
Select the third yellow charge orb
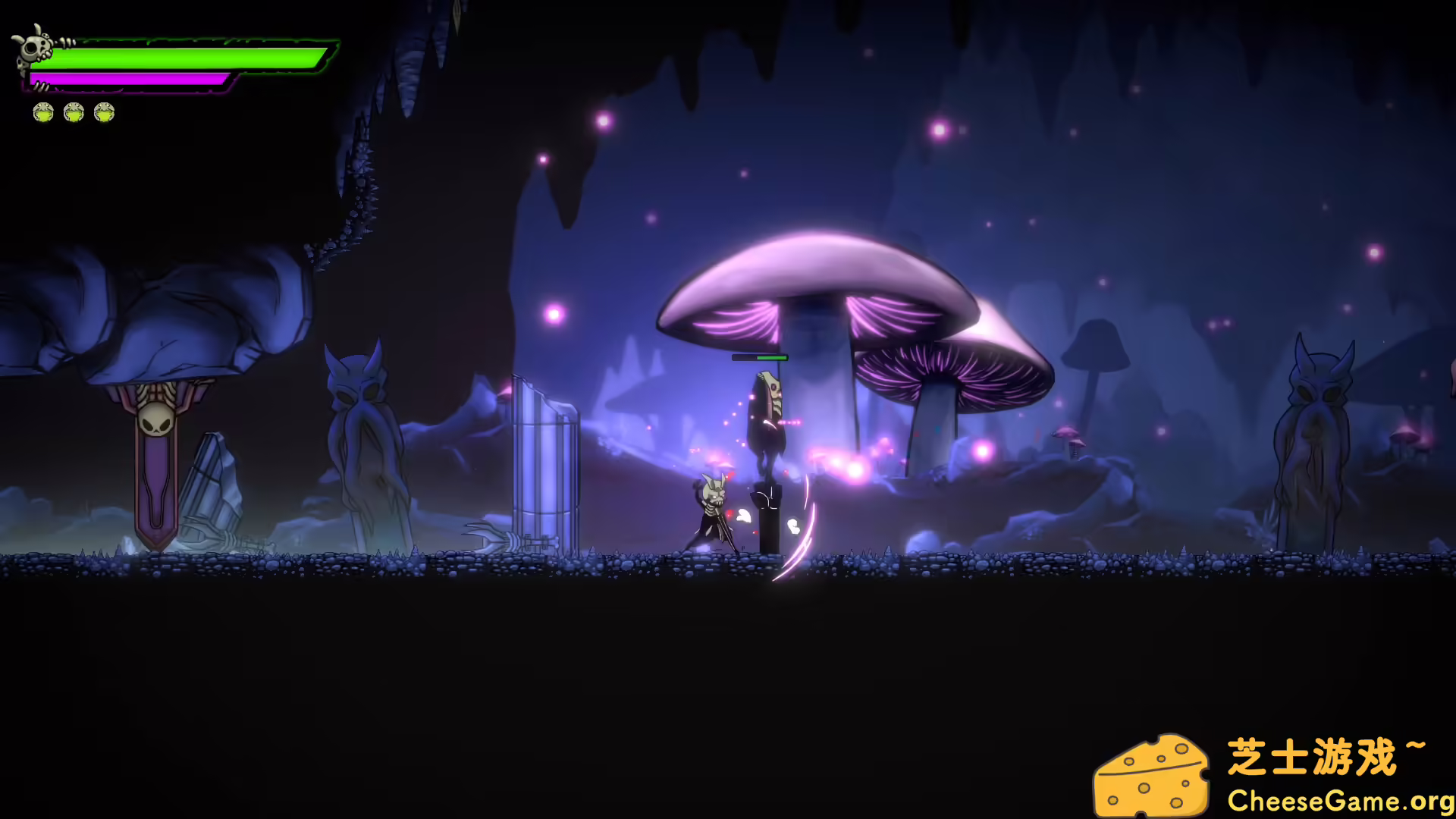pyautogui.click(x=105, y=112)
